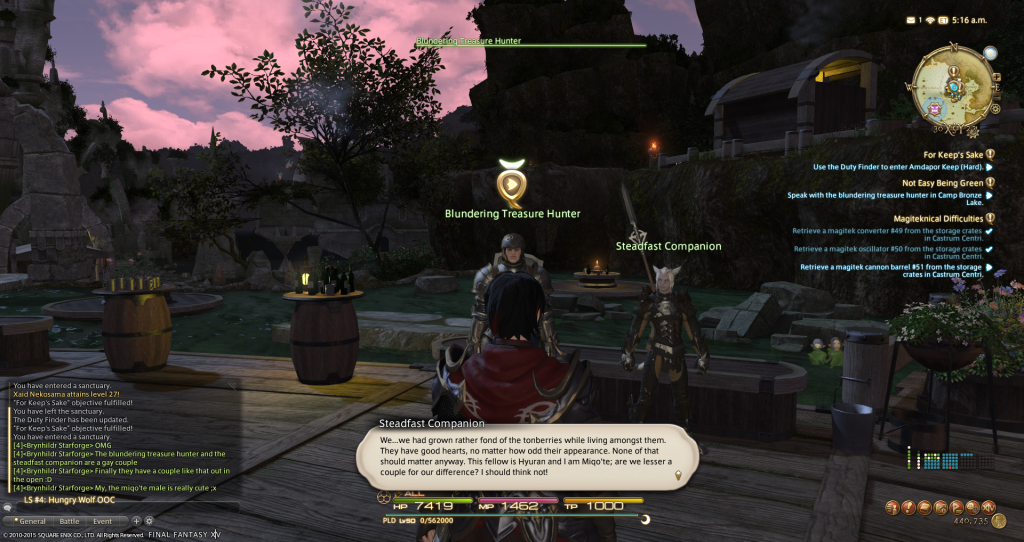Switch to the General chat tab
Image resolution: width=1024 pixels, height=542 pixels.
point(24,521)
